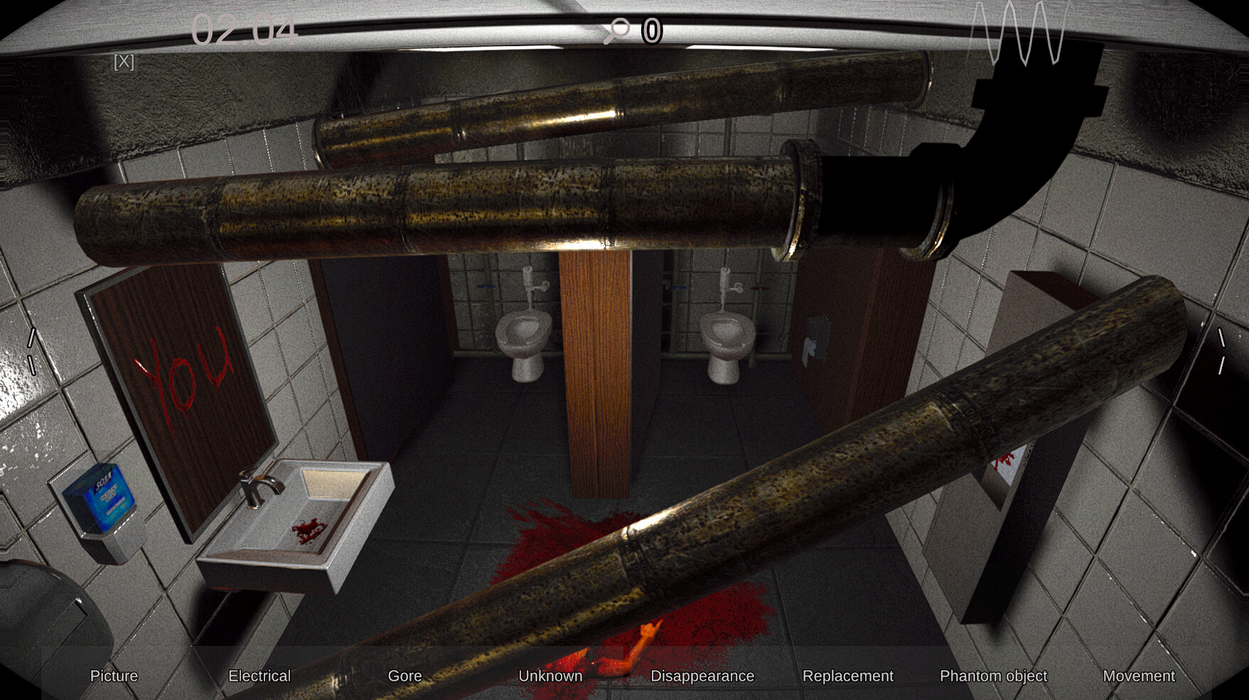
Task: Switch to the previous camera with left chevron
Action: 31,351
